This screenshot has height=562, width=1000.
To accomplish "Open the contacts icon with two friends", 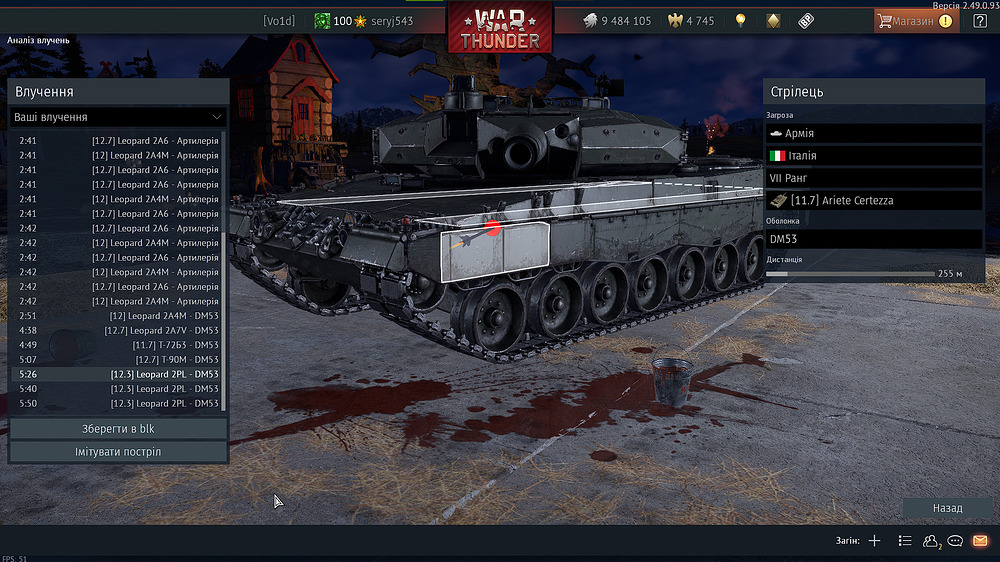I will pos(931,541).
